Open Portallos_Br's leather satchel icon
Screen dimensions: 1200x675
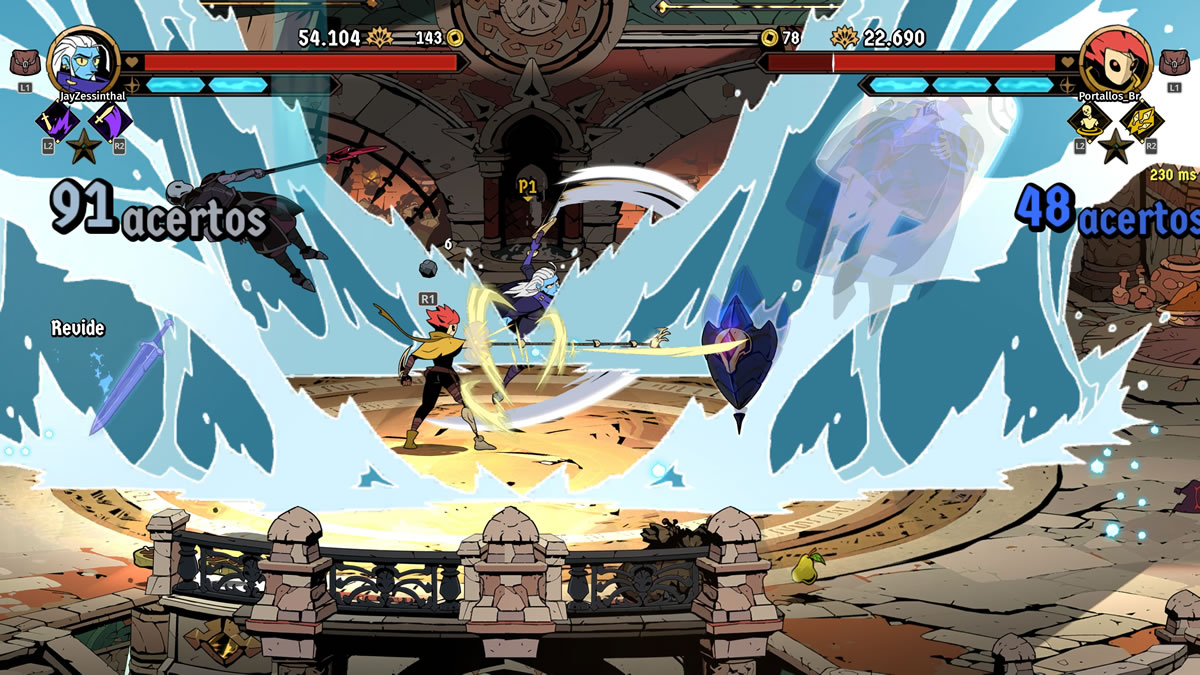click(1174, 64)
